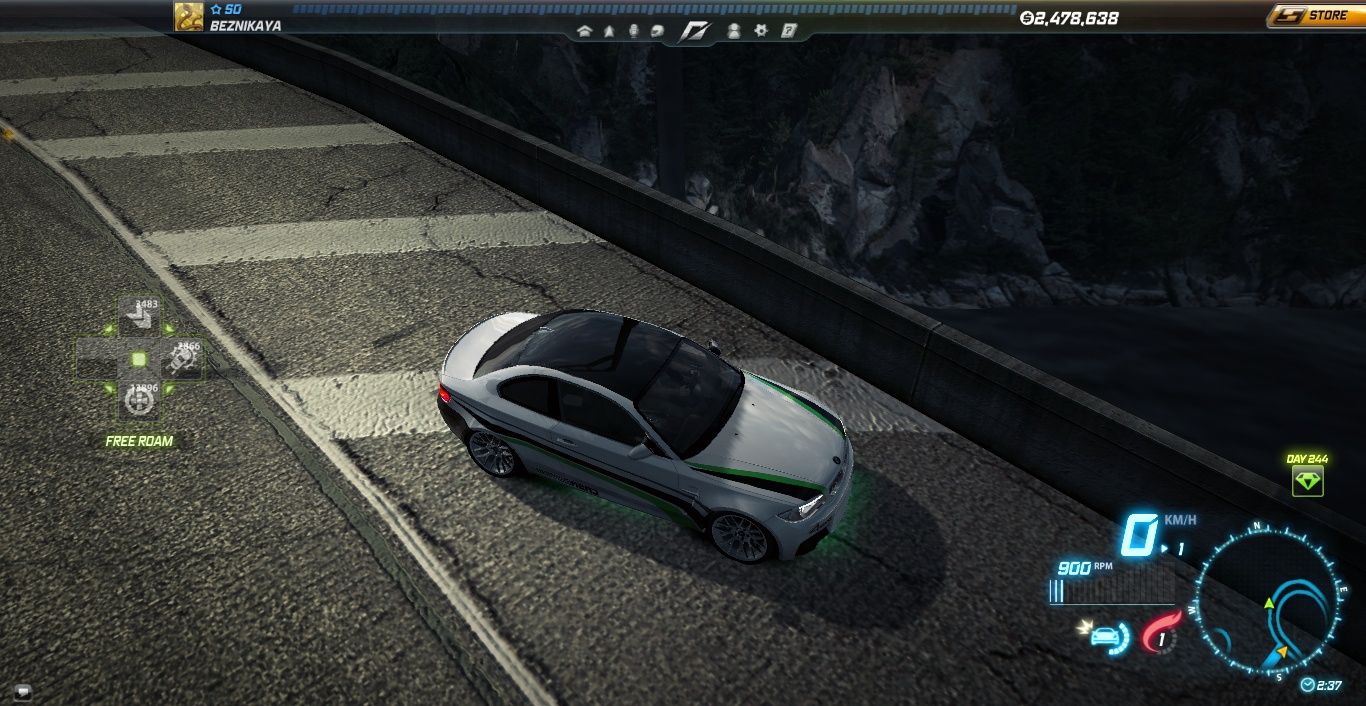Image resolution: width=1366 pixels, height=706 pixels.
Task: Click the circular compass minimap
Action: click(1268, 601)
